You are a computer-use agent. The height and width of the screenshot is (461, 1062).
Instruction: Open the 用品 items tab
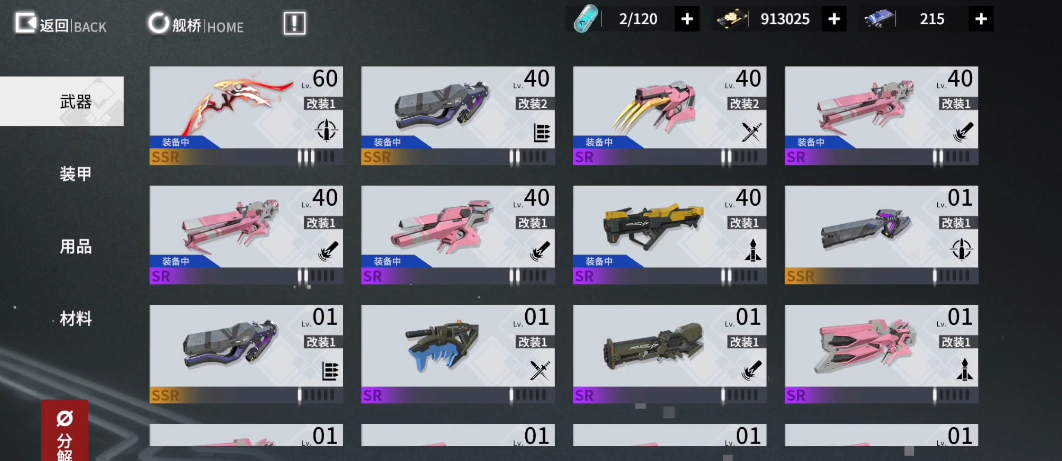(x=76, y=246)
